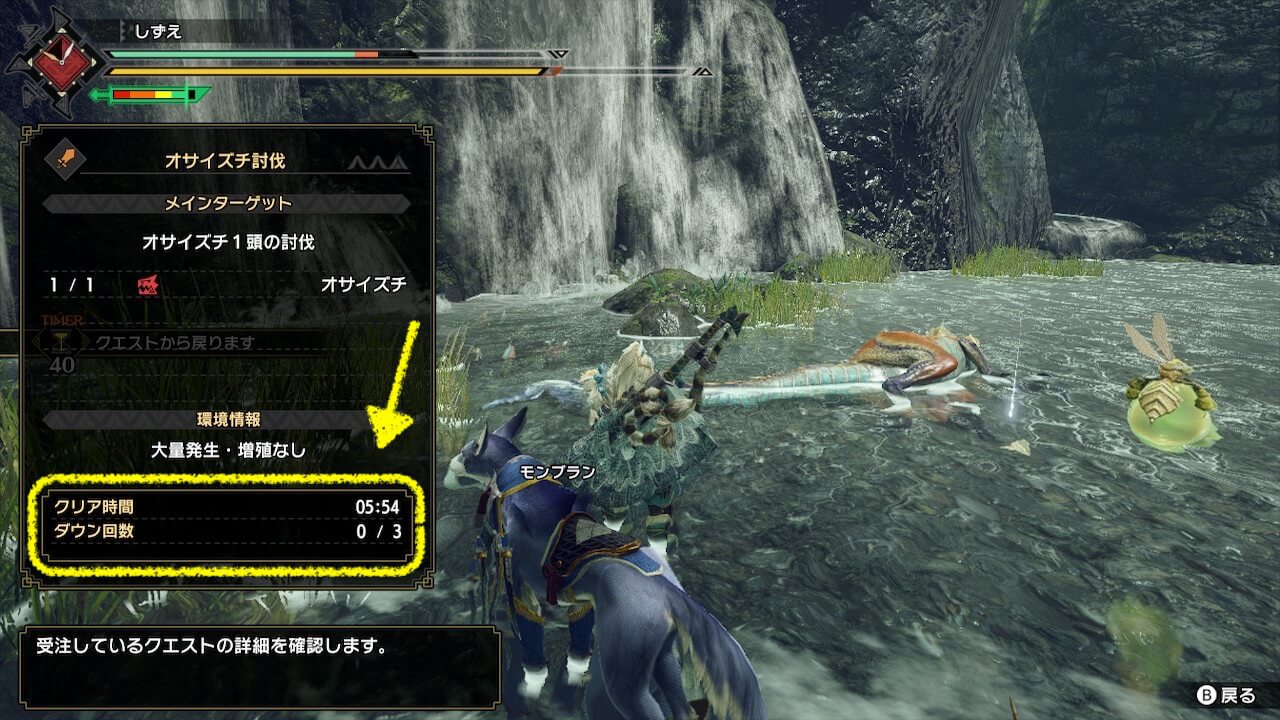Click the orange quest type icon
Viewport: 1280px width, 720px height.
[67, 158]
